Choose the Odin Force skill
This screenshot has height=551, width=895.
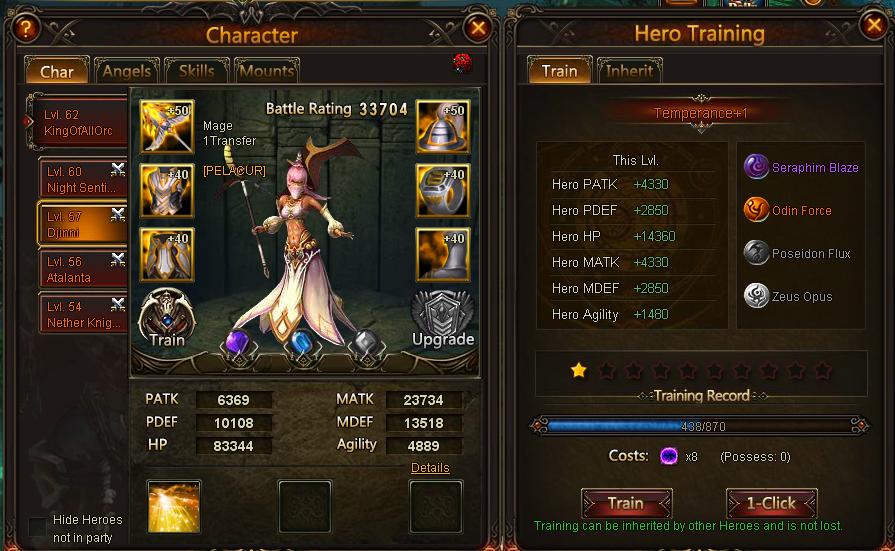757,210
